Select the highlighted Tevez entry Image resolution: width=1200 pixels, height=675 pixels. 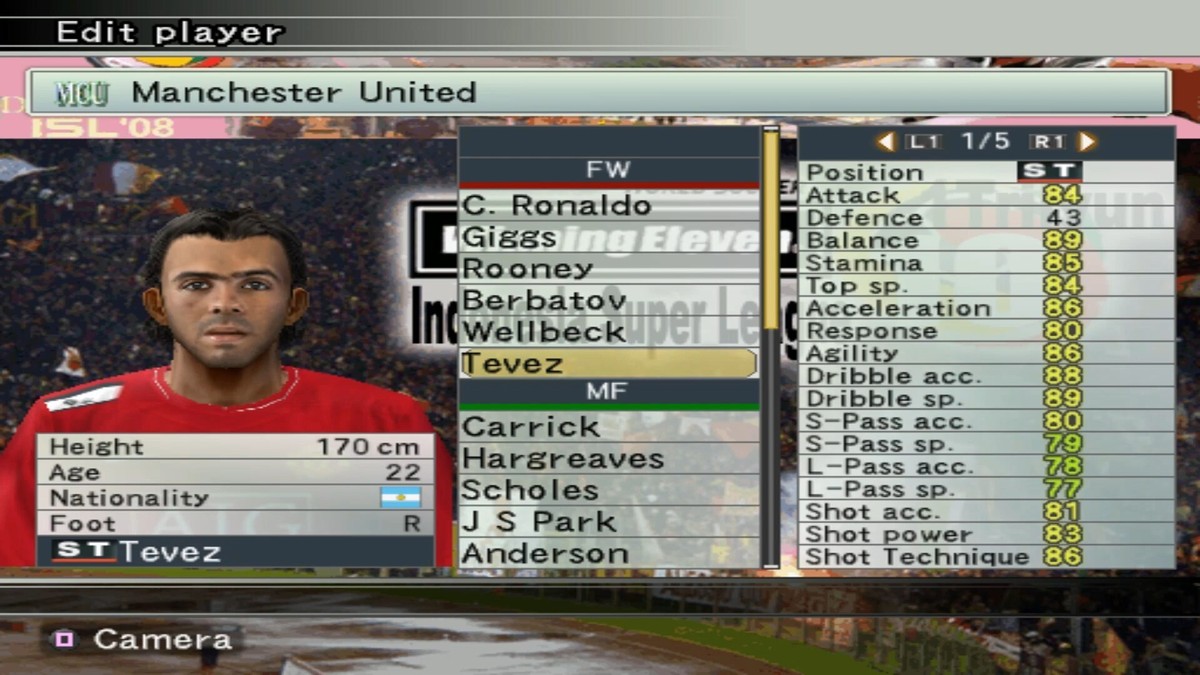pyautogui.click(x=608, y=363)
